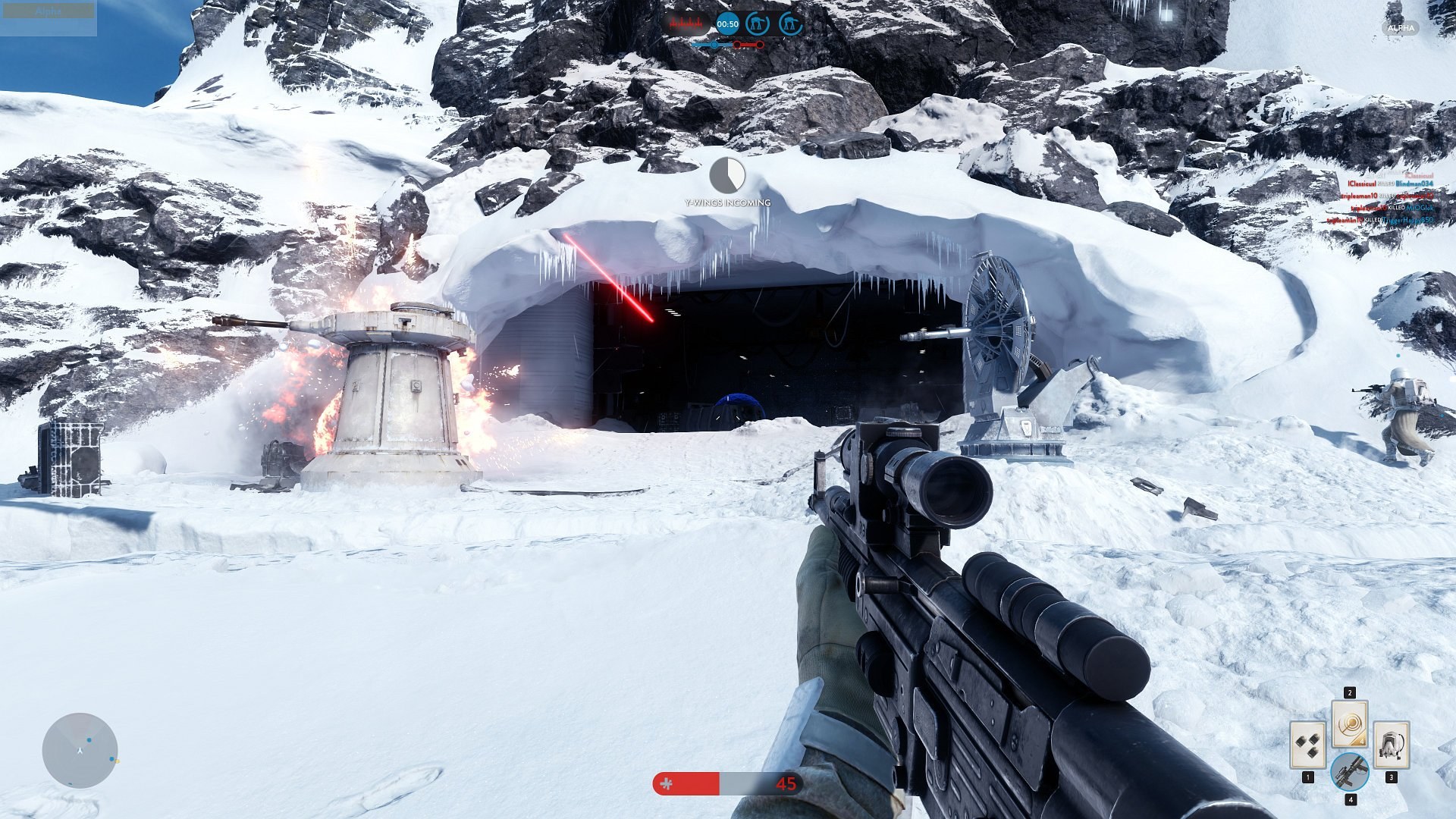The width and height of the screenshot is (1456, 819).
Task: Click the keybind badge labeled 4
Action: [x=1351, y=799]
